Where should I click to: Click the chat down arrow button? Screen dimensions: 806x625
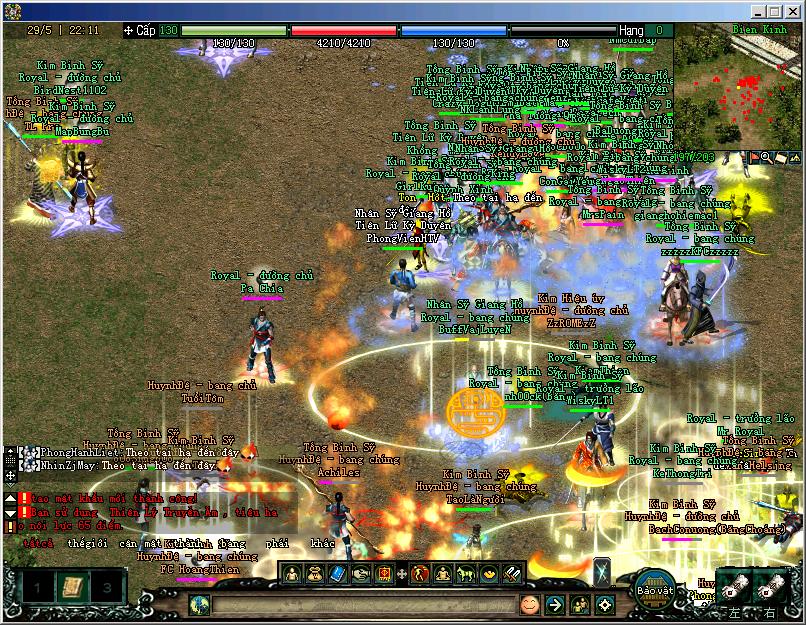click(10, 512)
